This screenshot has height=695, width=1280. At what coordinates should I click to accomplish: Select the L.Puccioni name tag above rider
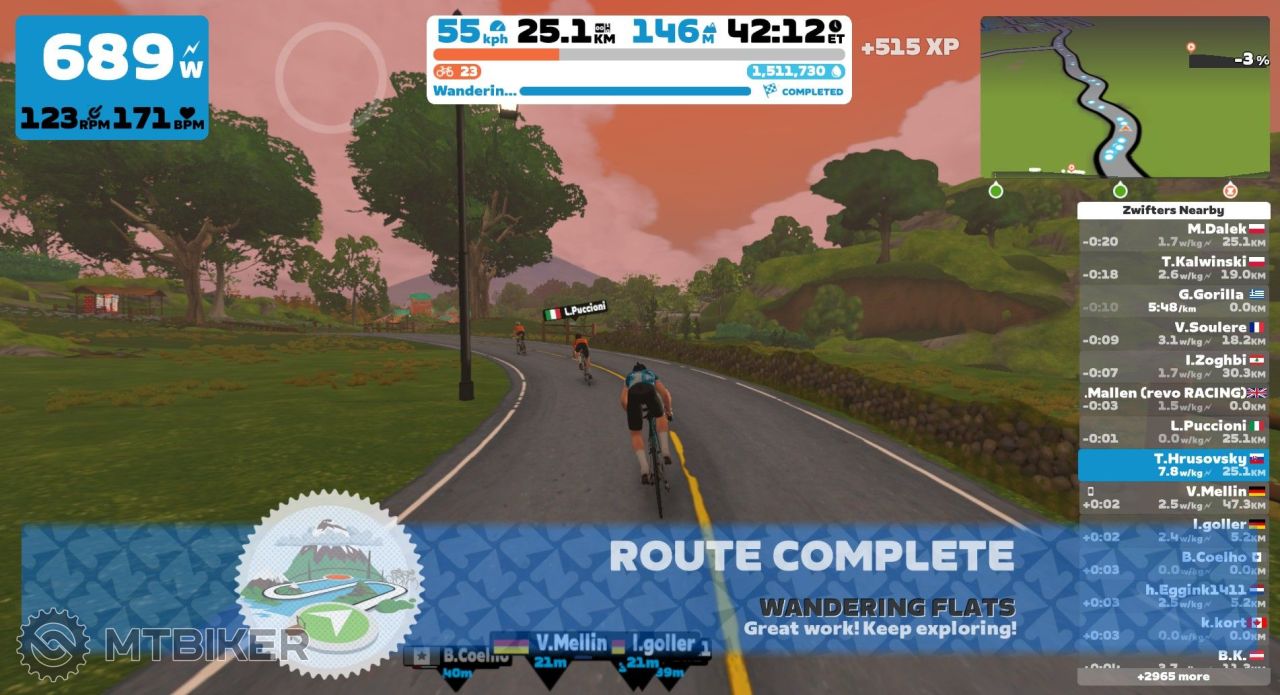click(573, 311)
